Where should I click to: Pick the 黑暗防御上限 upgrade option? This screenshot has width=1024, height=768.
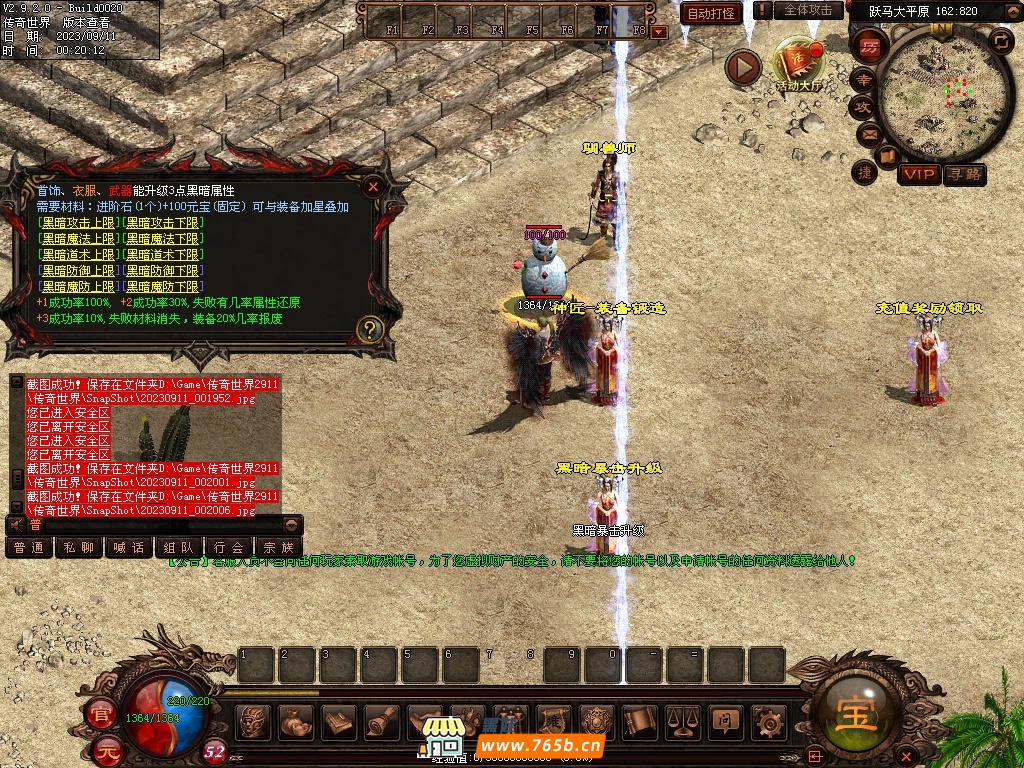78,270
